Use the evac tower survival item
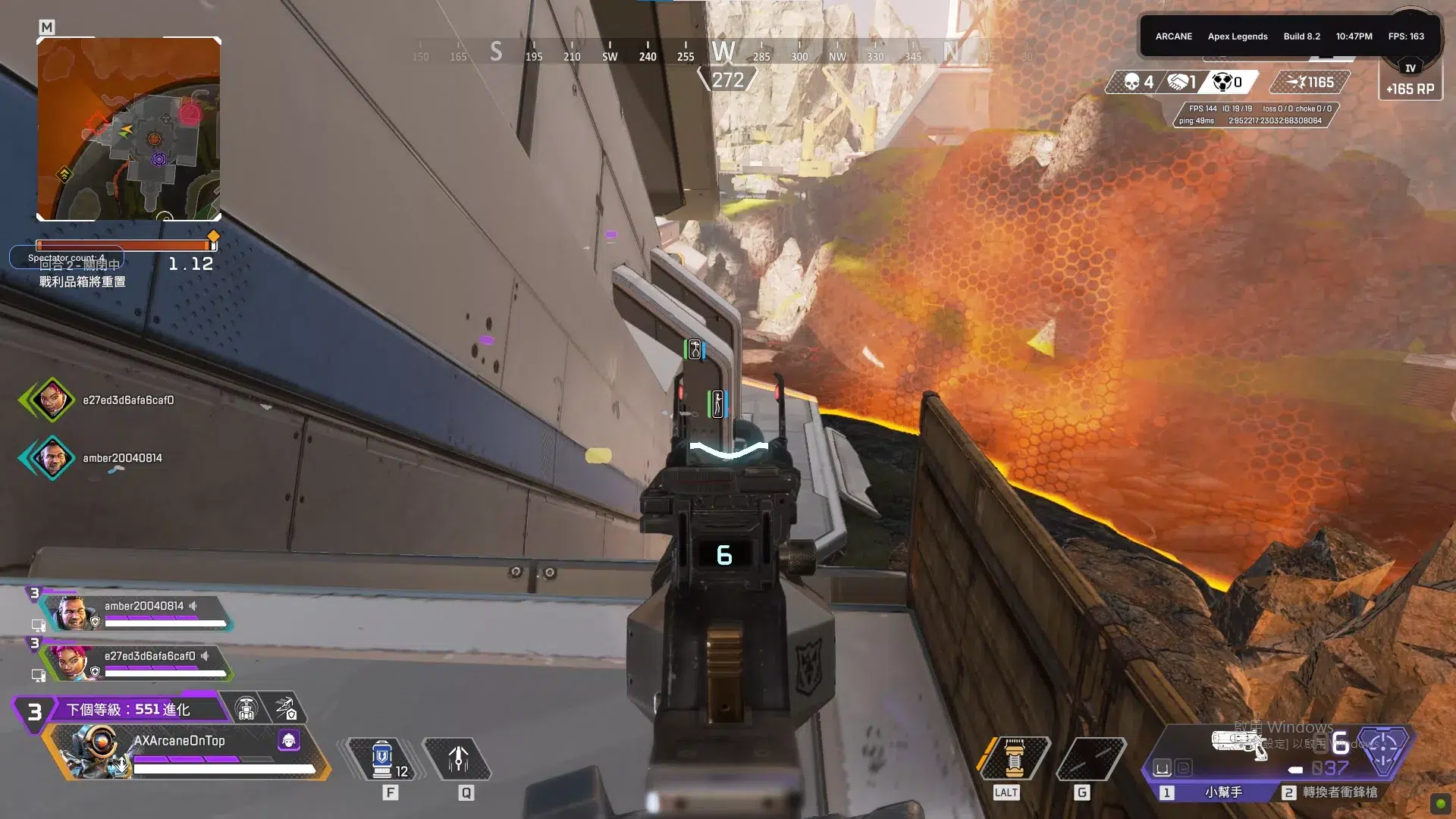 (x=1014, y=758)
